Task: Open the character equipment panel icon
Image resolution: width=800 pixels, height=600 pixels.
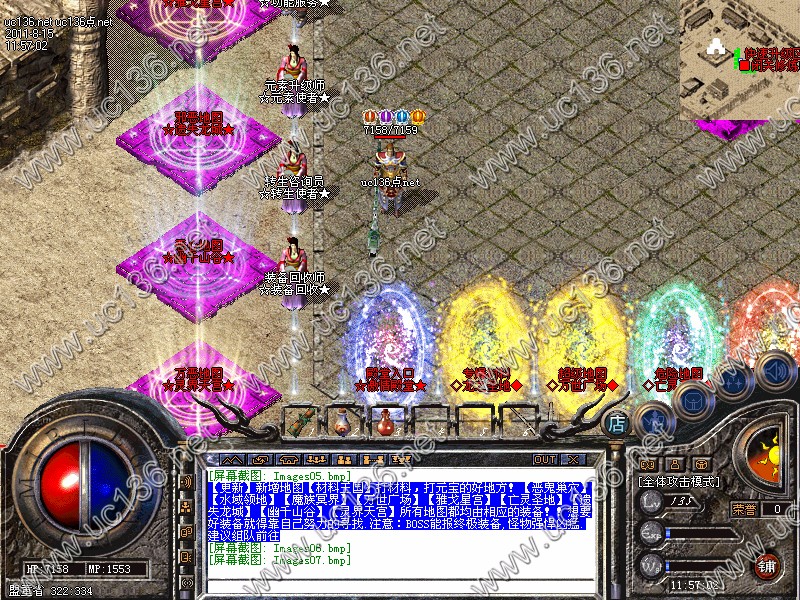Action: click(x=654, y=418)
